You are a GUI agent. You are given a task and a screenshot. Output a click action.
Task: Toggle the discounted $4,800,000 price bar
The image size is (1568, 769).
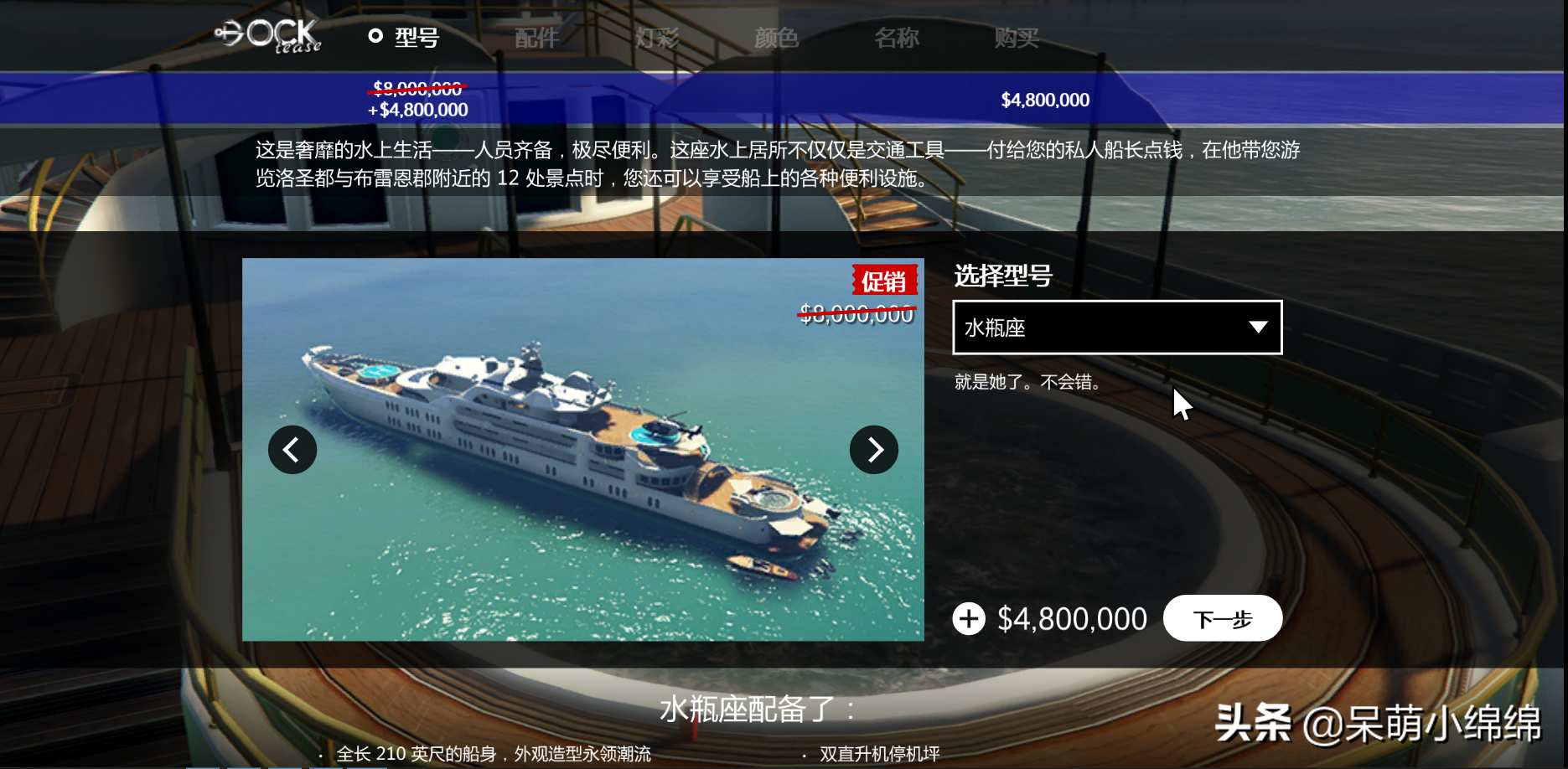419,110
